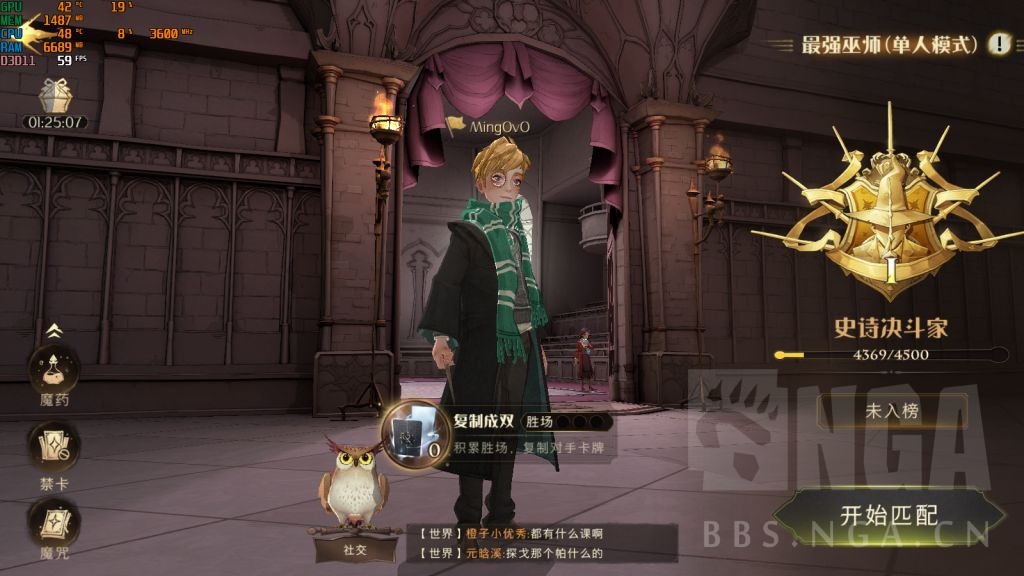View the 复制成双 card event

coord(412,431)
